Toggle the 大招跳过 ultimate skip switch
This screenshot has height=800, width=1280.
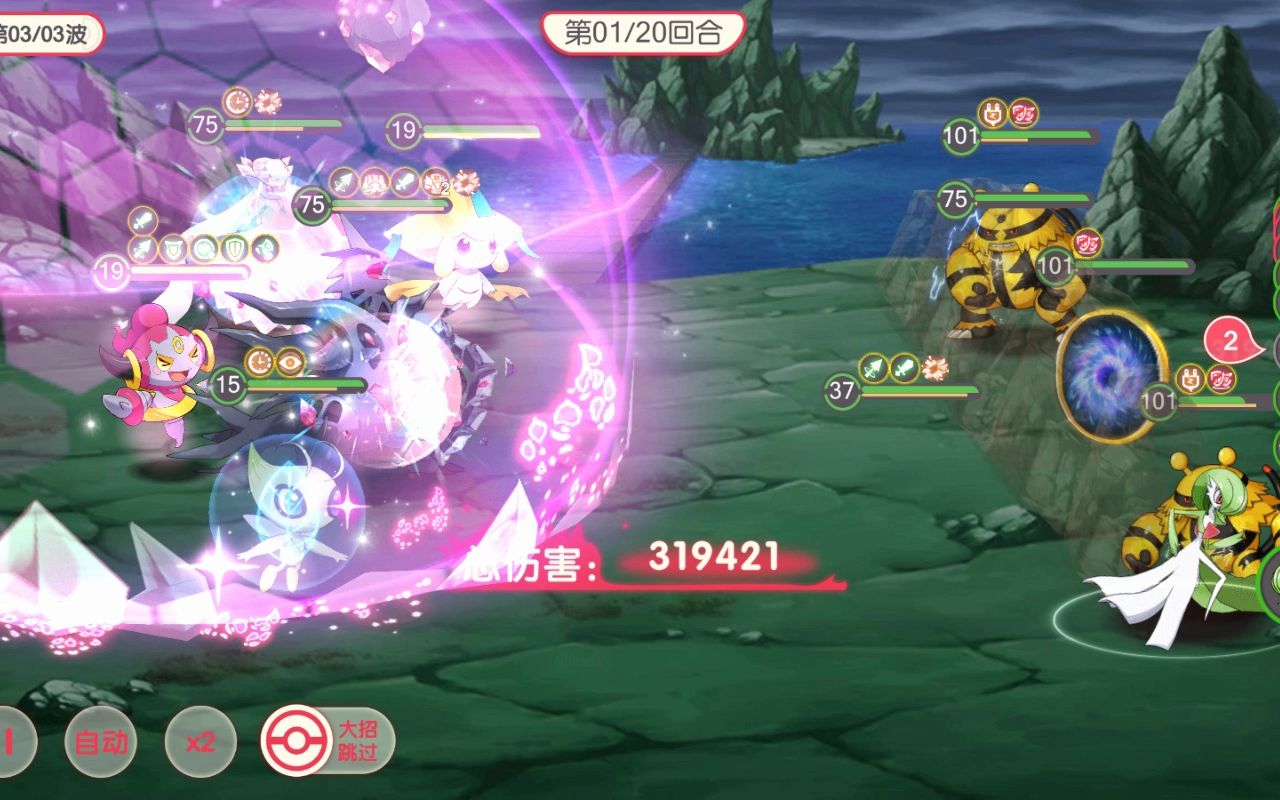[328, 742]
